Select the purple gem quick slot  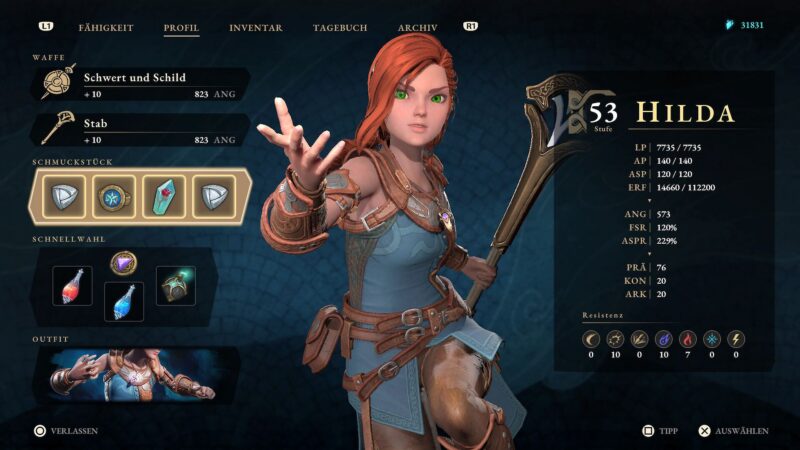[124, 264]
